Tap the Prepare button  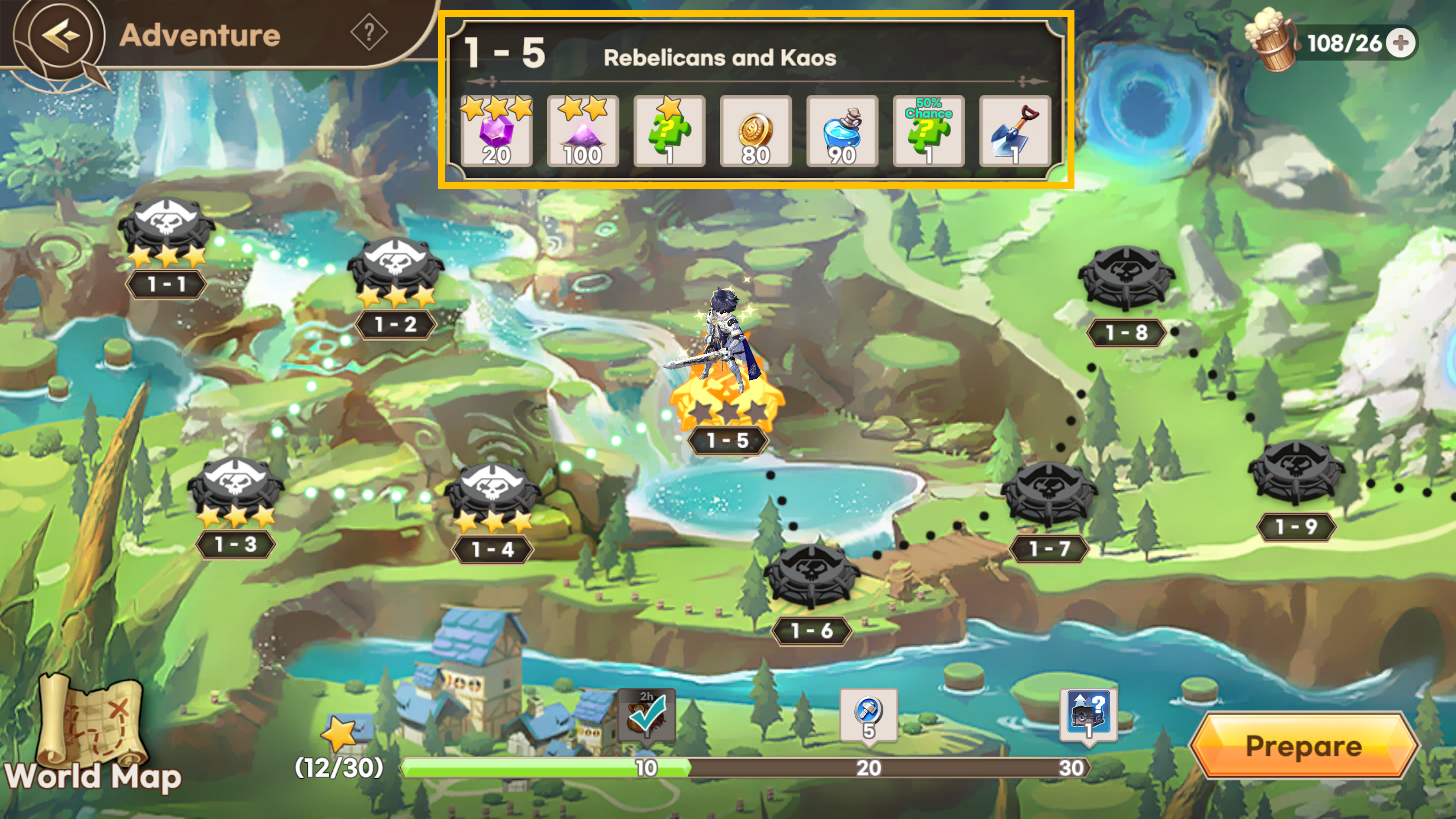(x=1303, y=746)
